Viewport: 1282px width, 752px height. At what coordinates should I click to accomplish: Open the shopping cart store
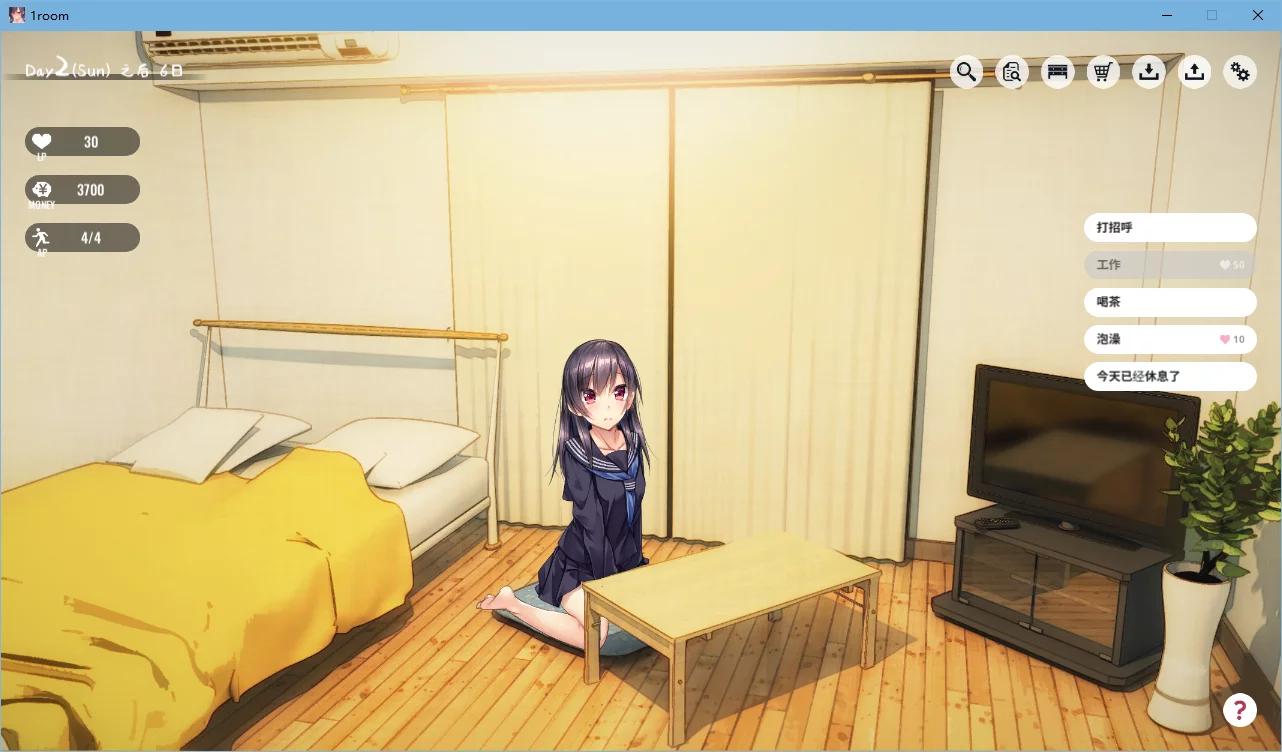(1103, 71)
